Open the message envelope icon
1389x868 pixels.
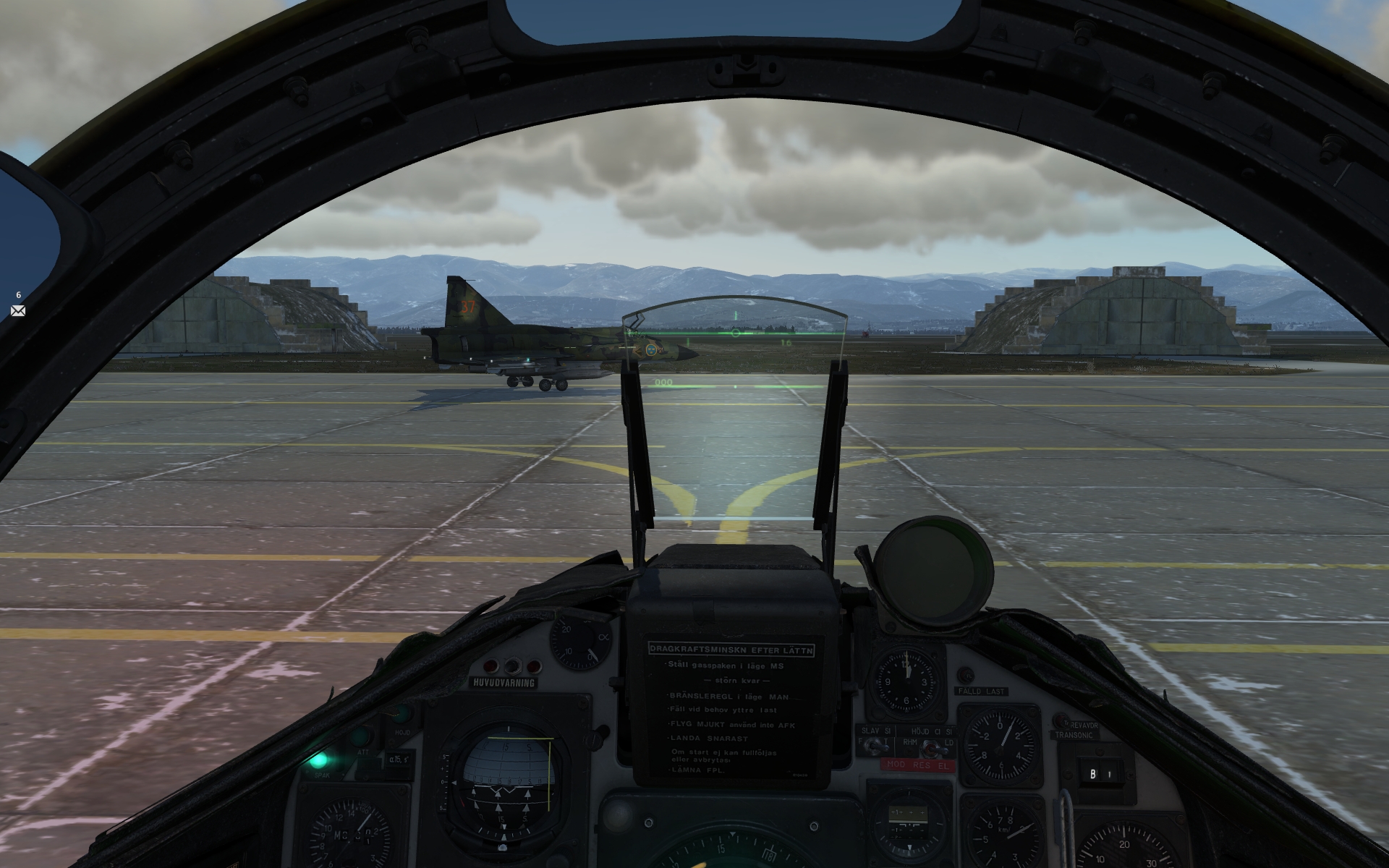(x=18, y=310)
